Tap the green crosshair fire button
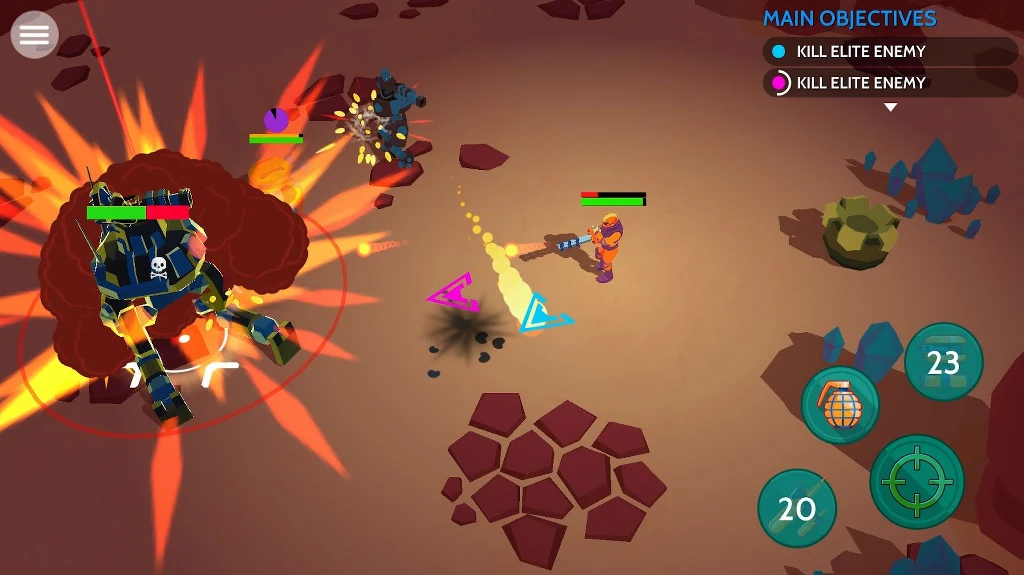Viewport: 1024px width, 575px height. (916, 481)
